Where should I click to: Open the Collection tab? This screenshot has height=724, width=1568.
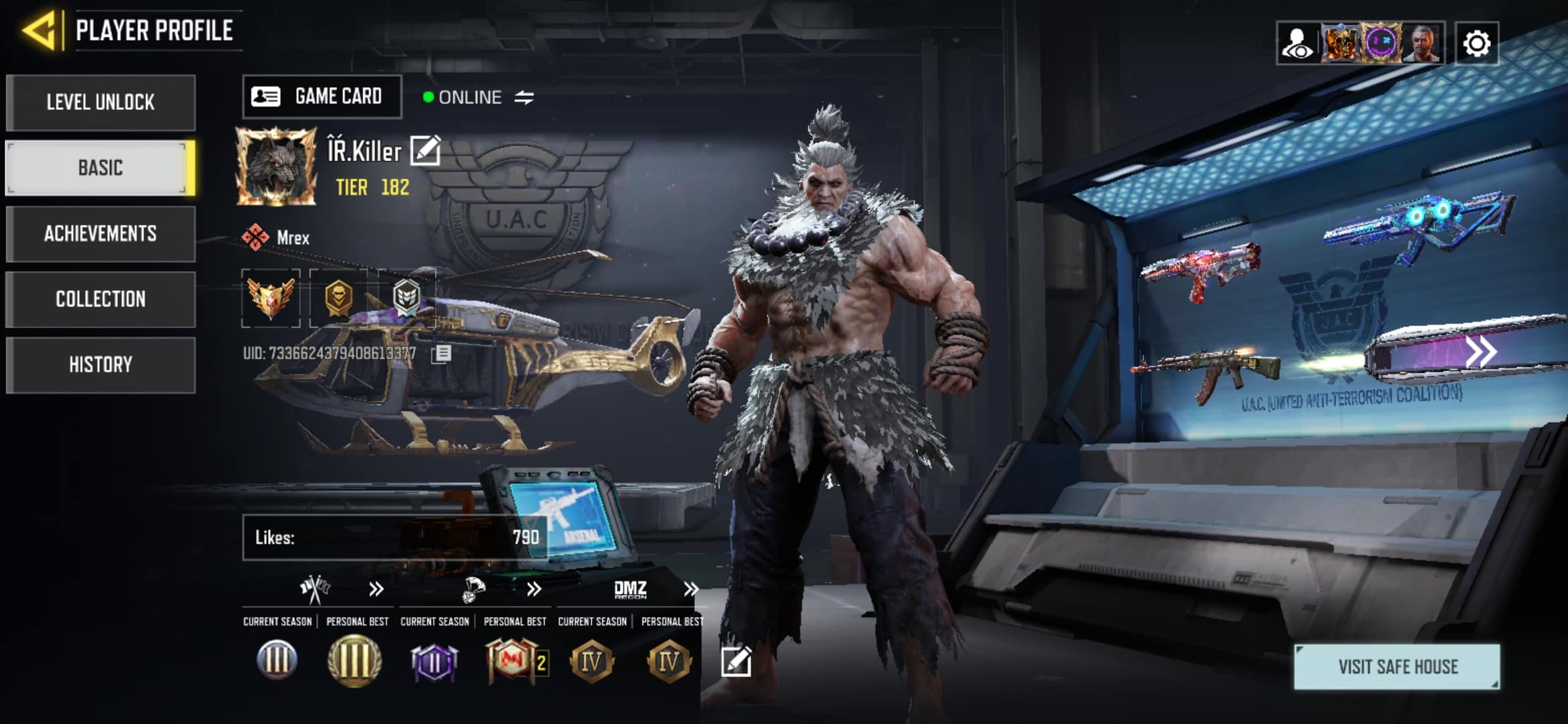pos(101,299)
